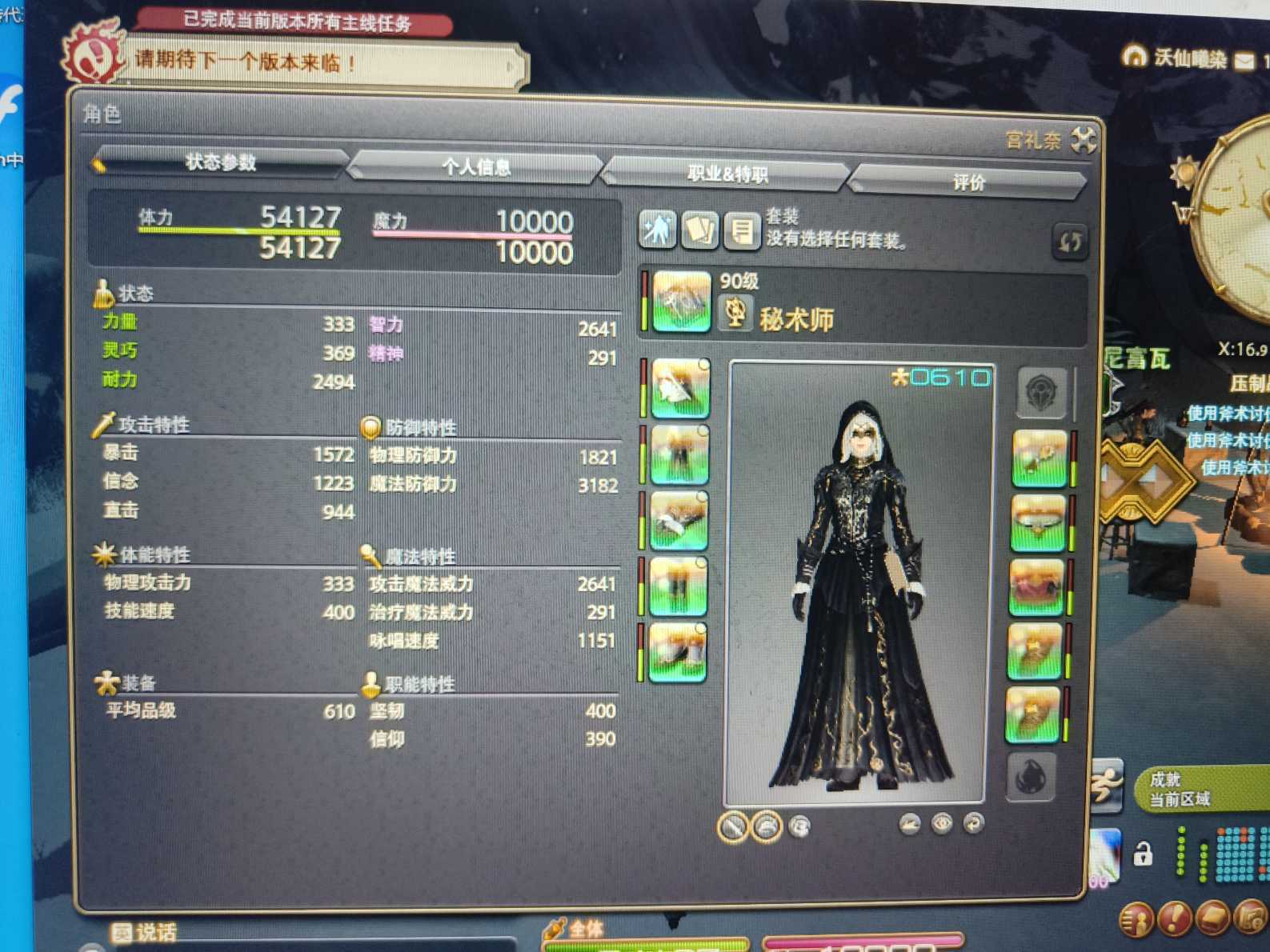Switch to the 个人信息 tab
The height and width of the screenshot is (952, 1270).
(475, 169)
